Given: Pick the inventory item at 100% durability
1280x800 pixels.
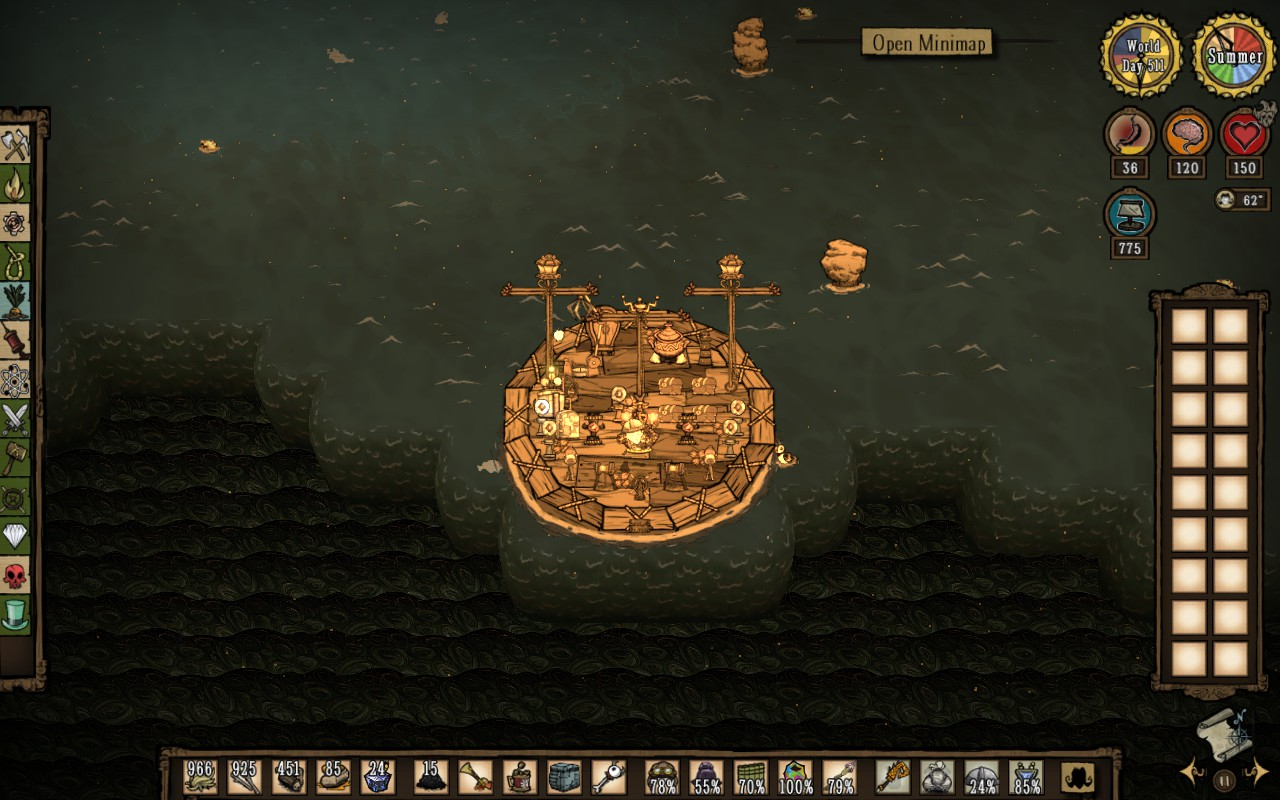Looking at the screenshot, I should pos(796,777).
